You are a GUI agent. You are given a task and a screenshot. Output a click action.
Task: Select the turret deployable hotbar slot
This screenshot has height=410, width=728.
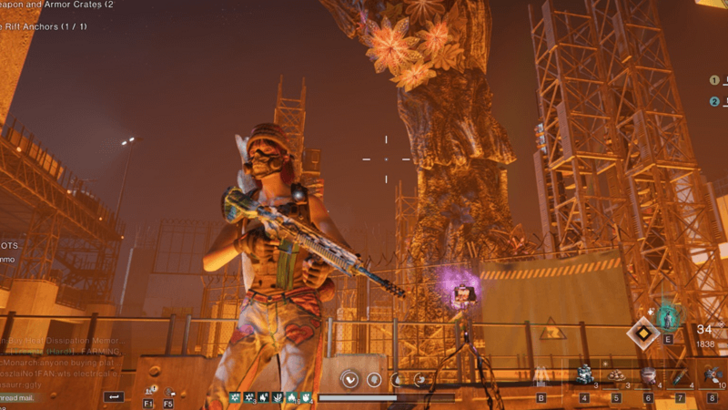(x=584, y=376)
